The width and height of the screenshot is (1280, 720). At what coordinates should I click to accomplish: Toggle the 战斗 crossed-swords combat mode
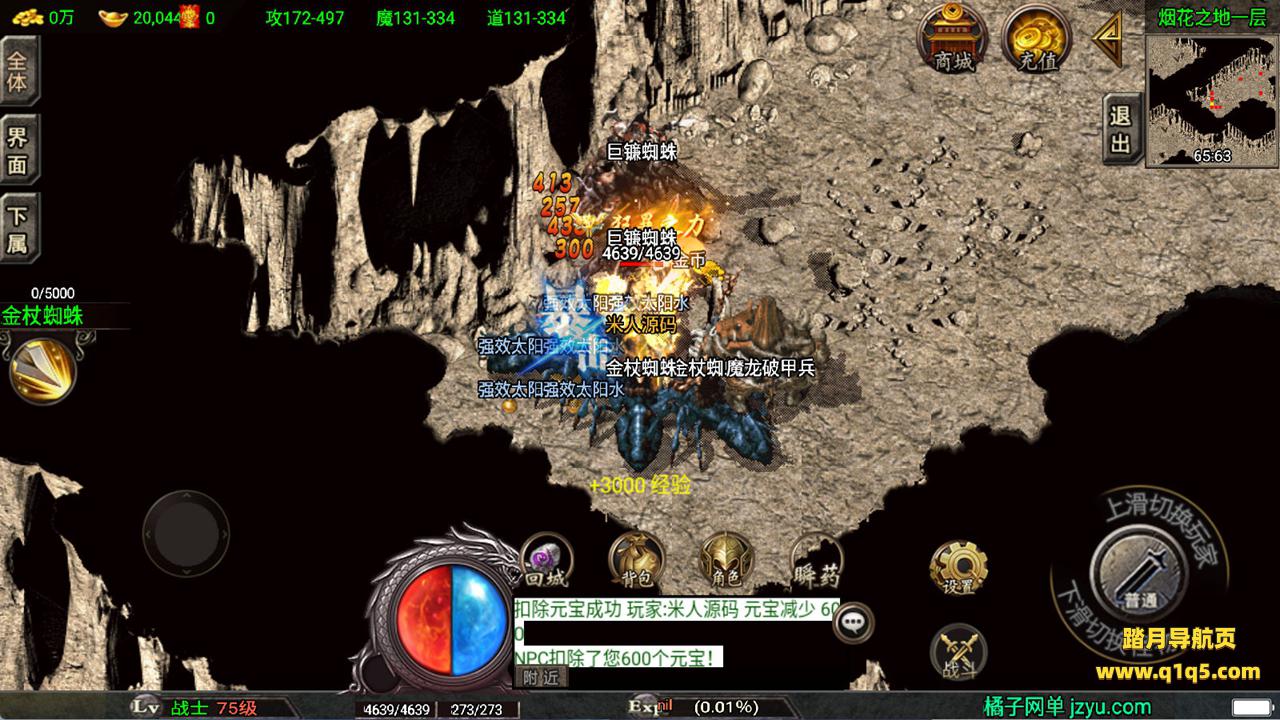coord(958,652)
